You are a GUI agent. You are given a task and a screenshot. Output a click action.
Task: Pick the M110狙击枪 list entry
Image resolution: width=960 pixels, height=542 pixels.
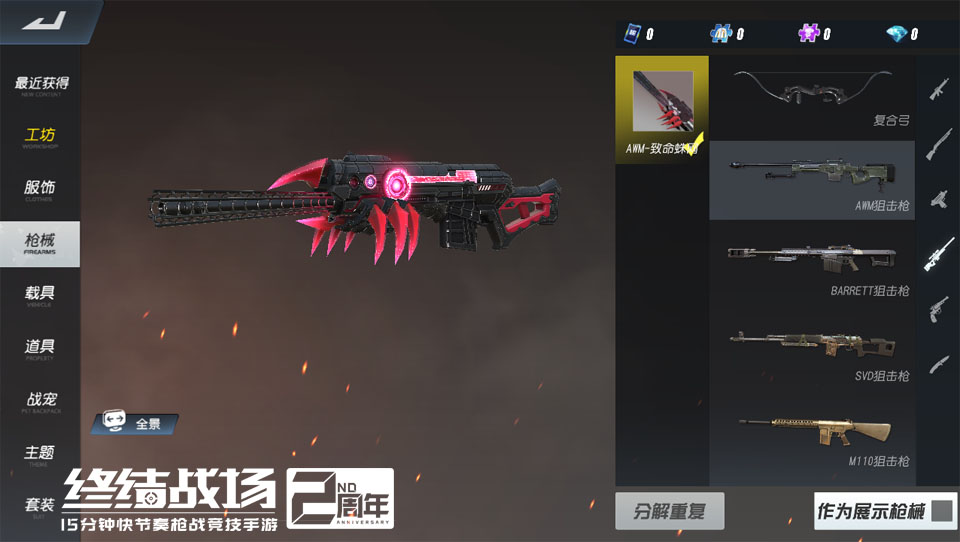811,436
